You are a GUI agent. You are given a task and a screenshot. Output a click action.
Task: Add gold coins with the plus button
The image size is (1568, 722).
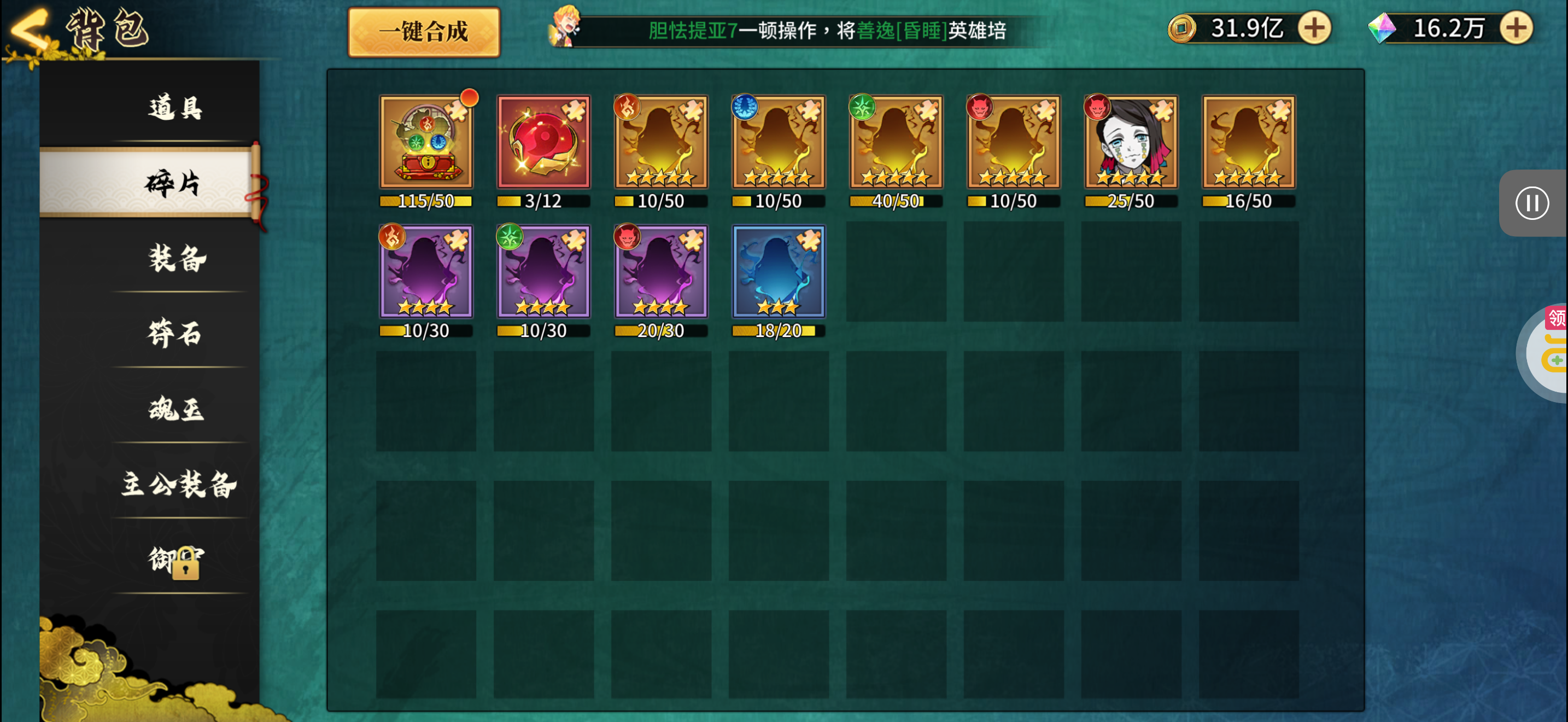click(1315, 28)
